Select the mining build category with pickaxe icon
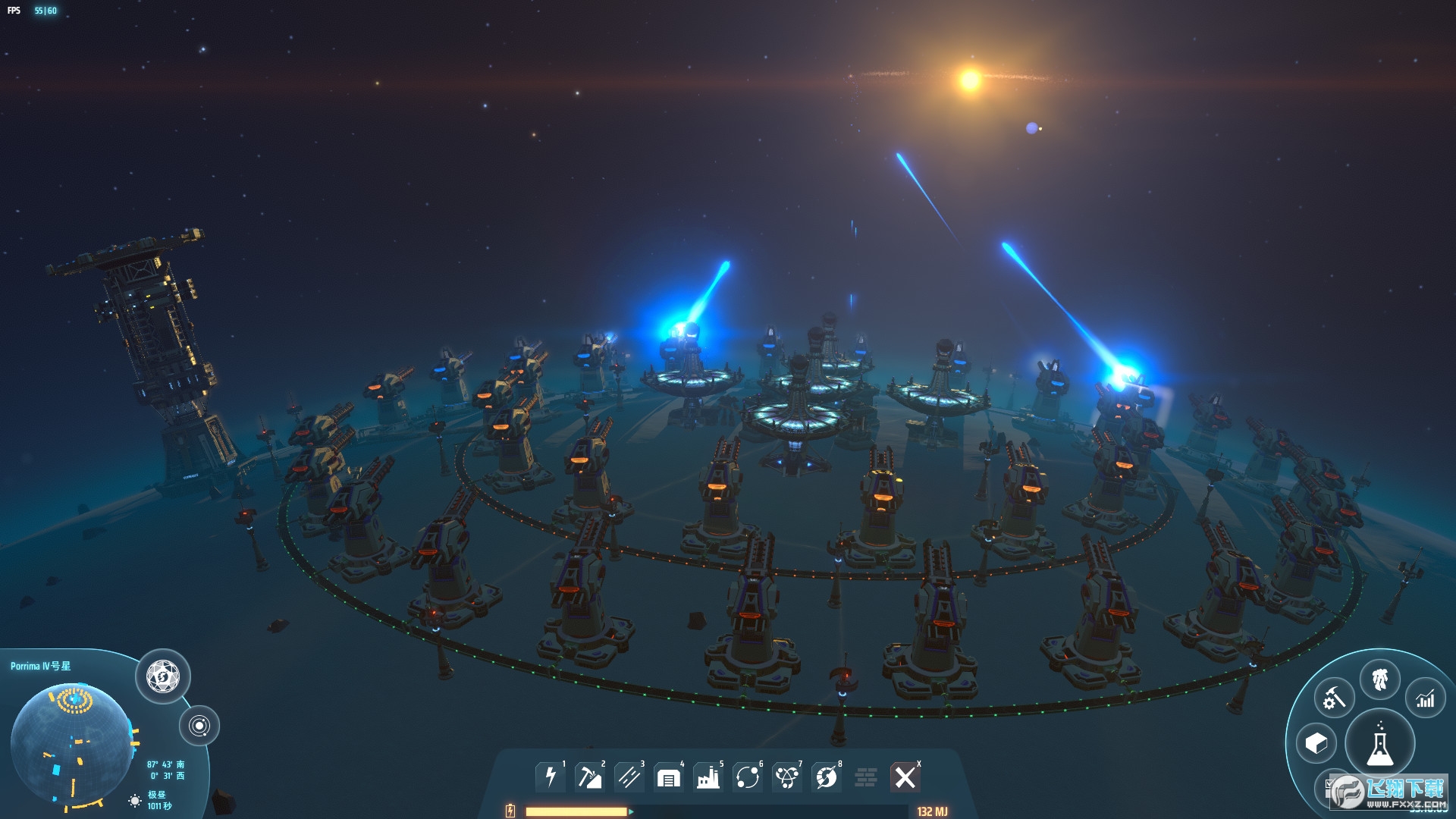Screen dimensions: 1456x819 tap(589, 777)
